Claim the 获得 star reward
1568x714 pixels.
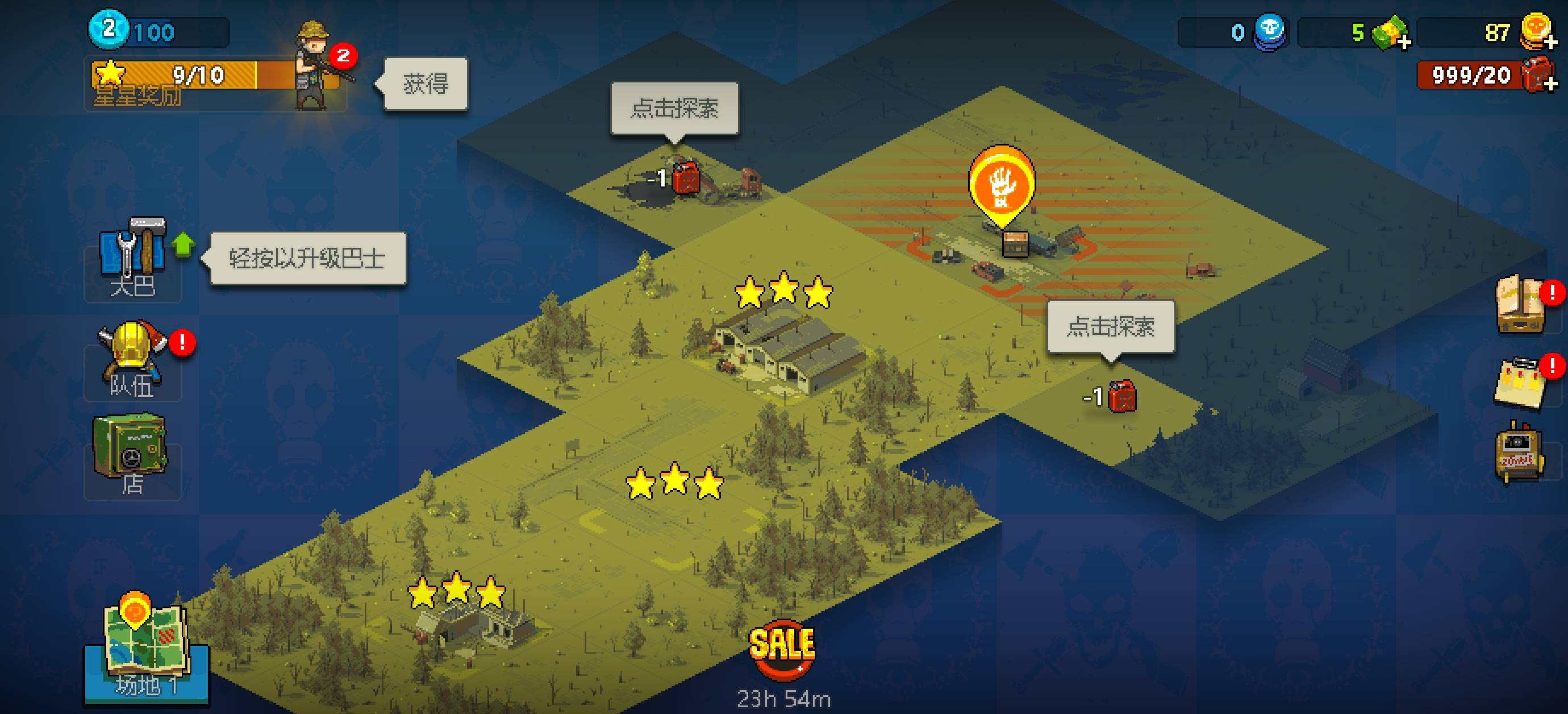426,84
